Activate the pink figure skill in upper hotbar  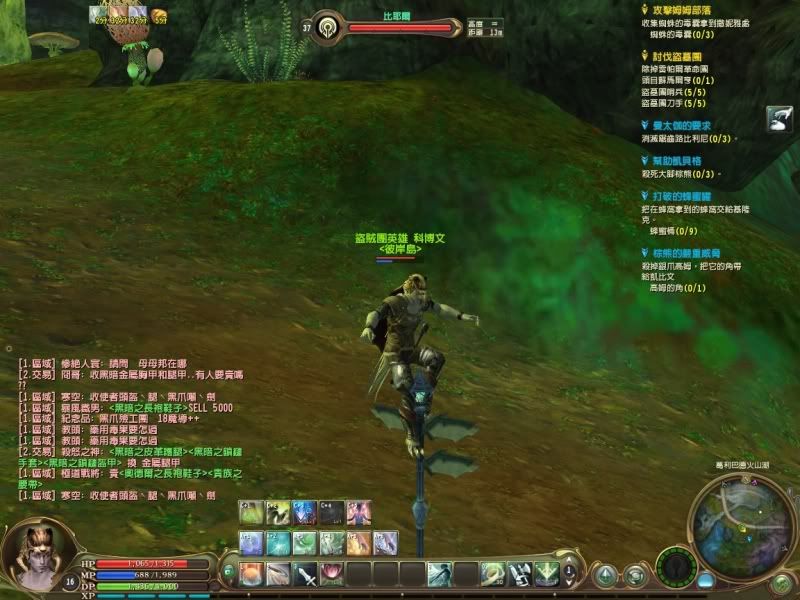click(x=358, y=512)
